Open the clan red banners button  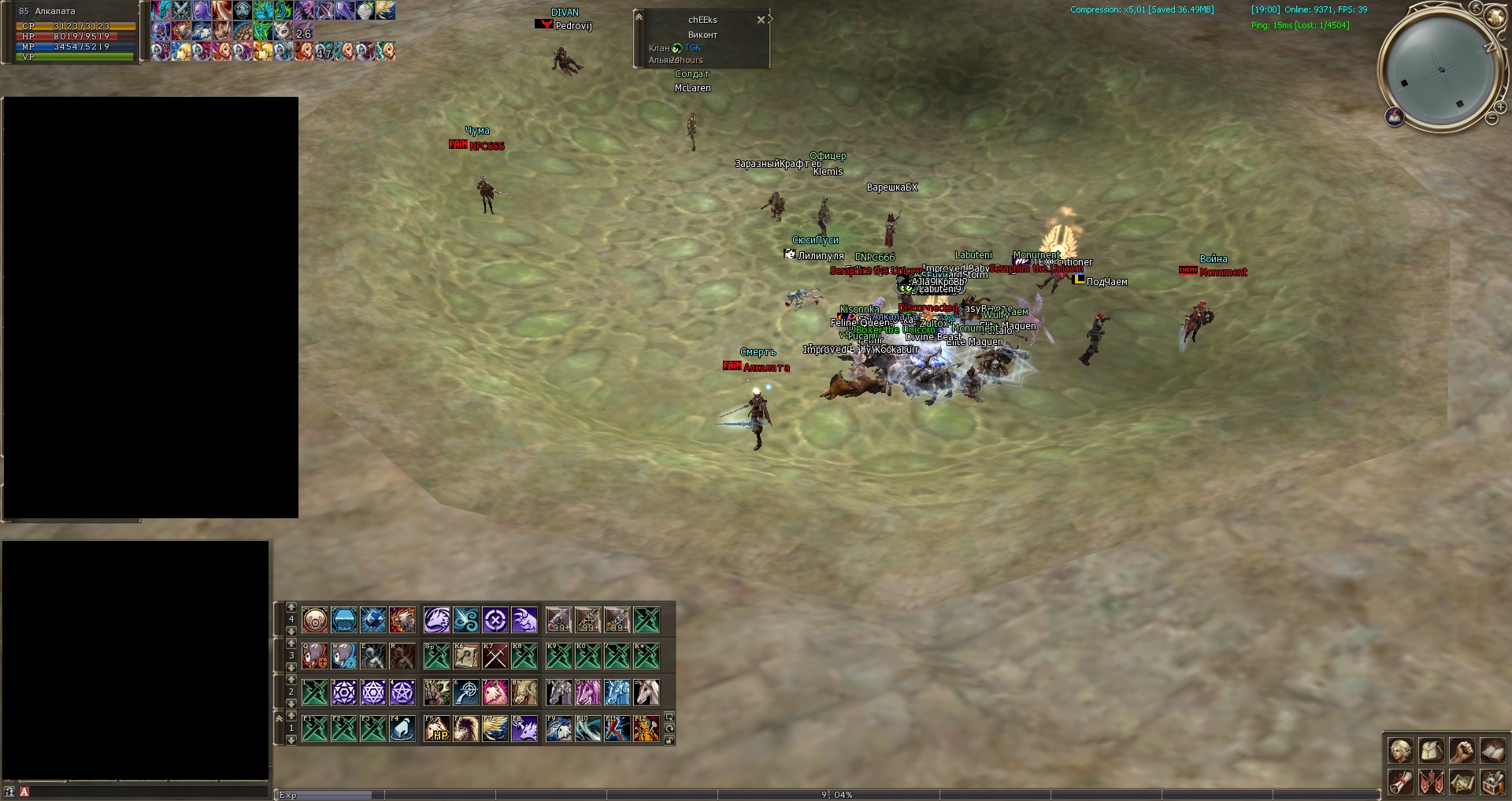click(1431, 782)
